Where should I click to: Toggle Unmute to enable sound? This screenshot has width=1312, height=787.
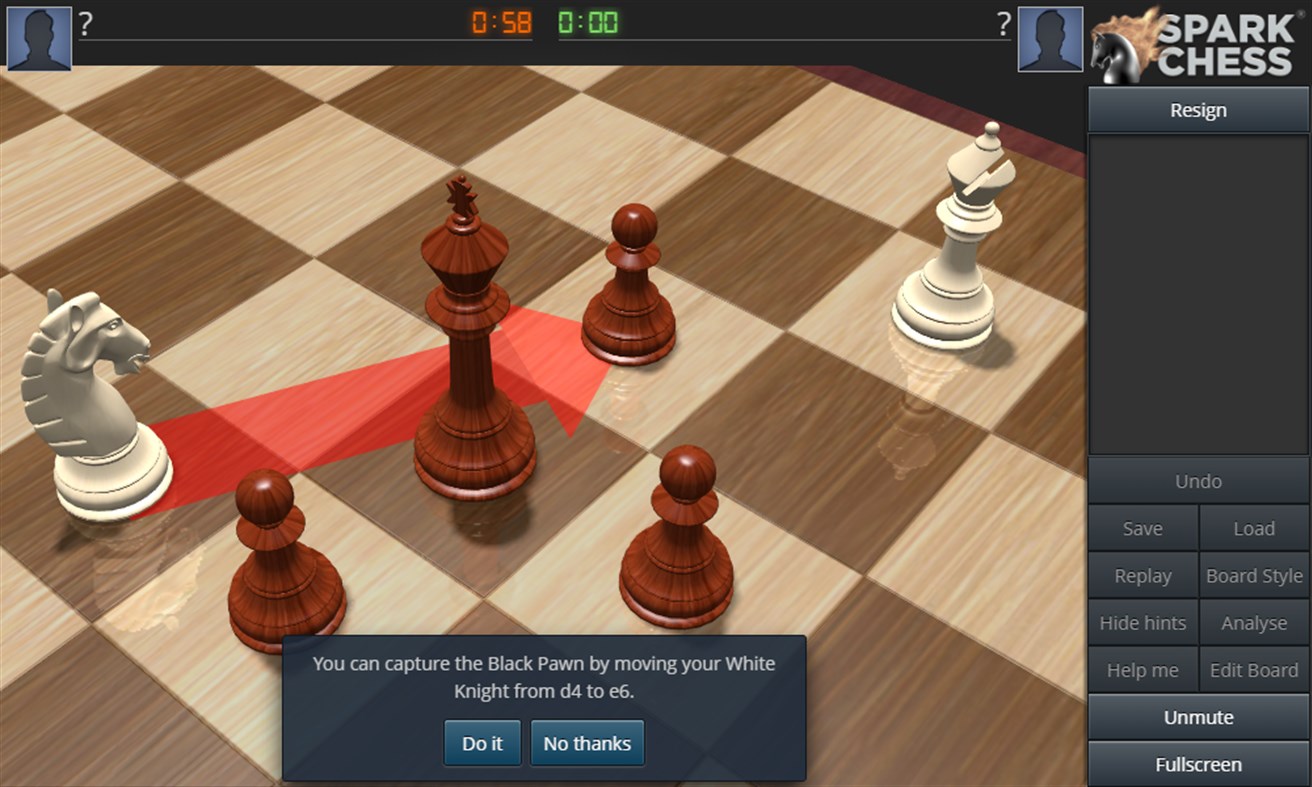(x=1197, y=717)
